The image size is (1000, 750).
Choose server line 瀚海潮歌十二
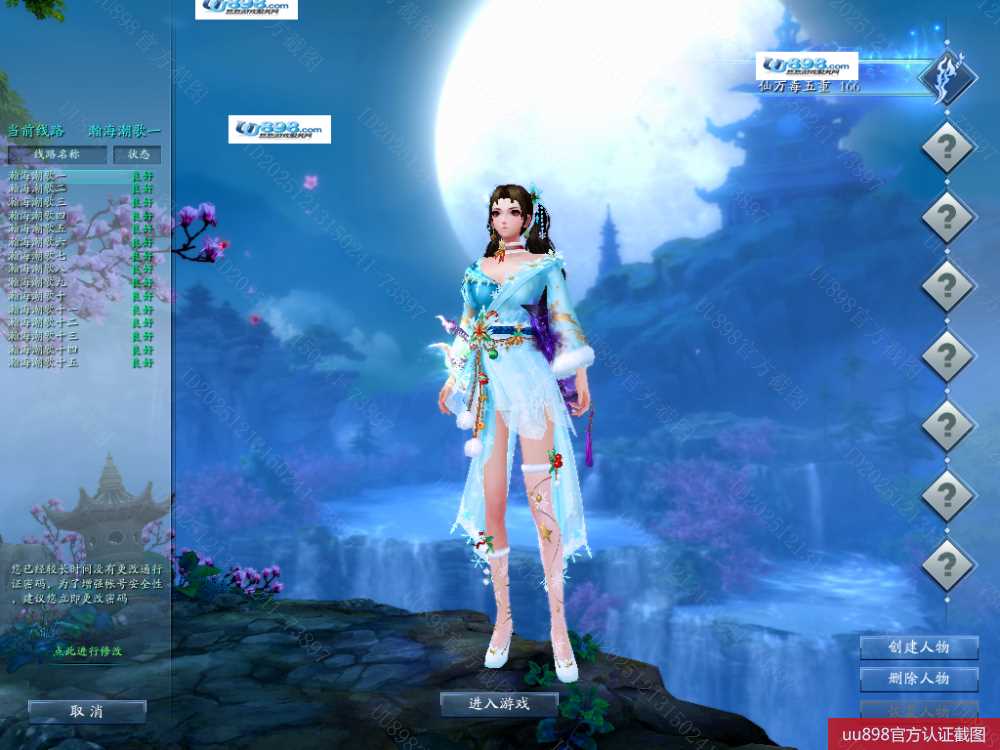pos(44,323)
